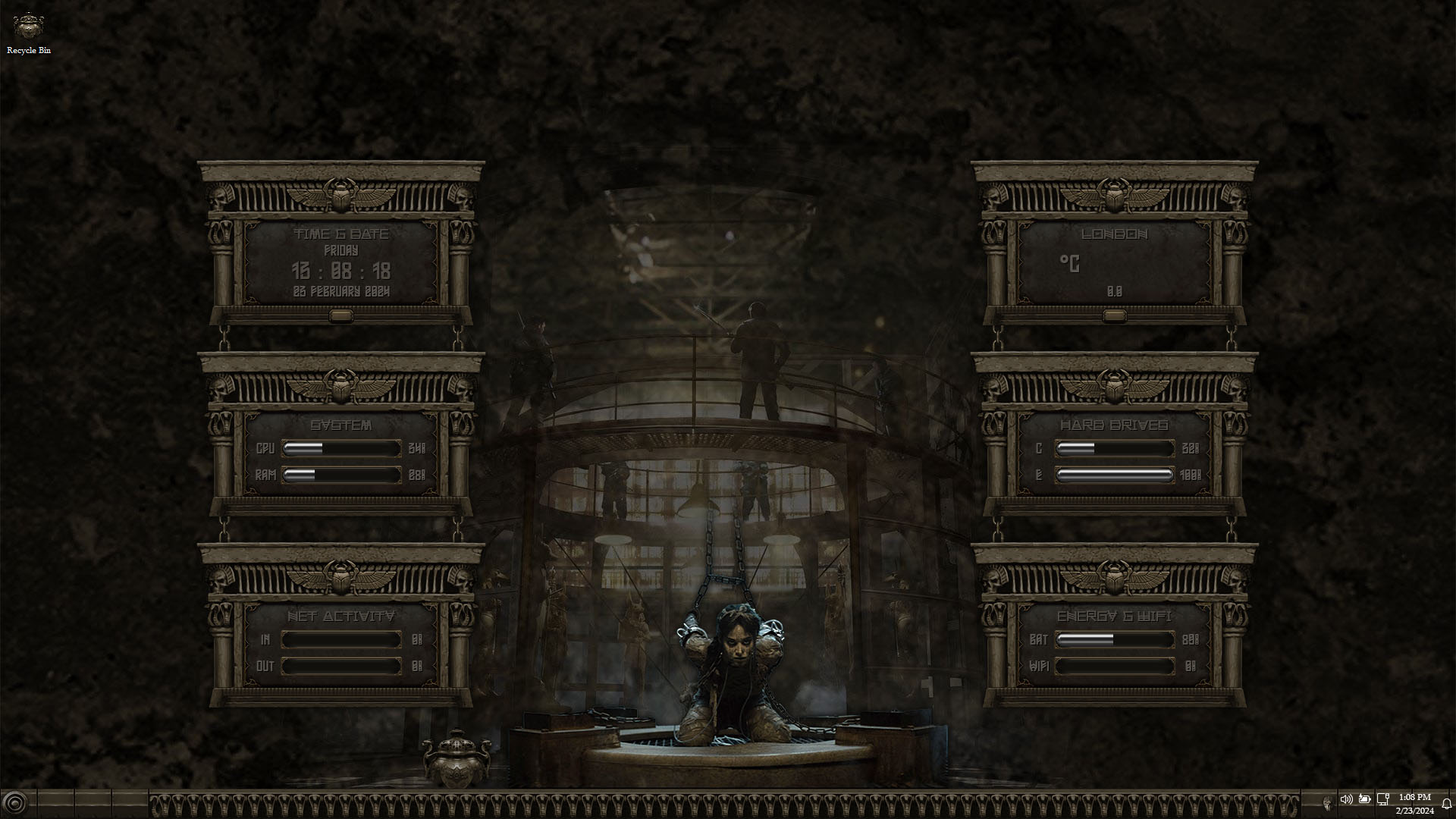Show battery status from the tray
The height and width of the screenshot is (819, 1456).
(1365, 799)
